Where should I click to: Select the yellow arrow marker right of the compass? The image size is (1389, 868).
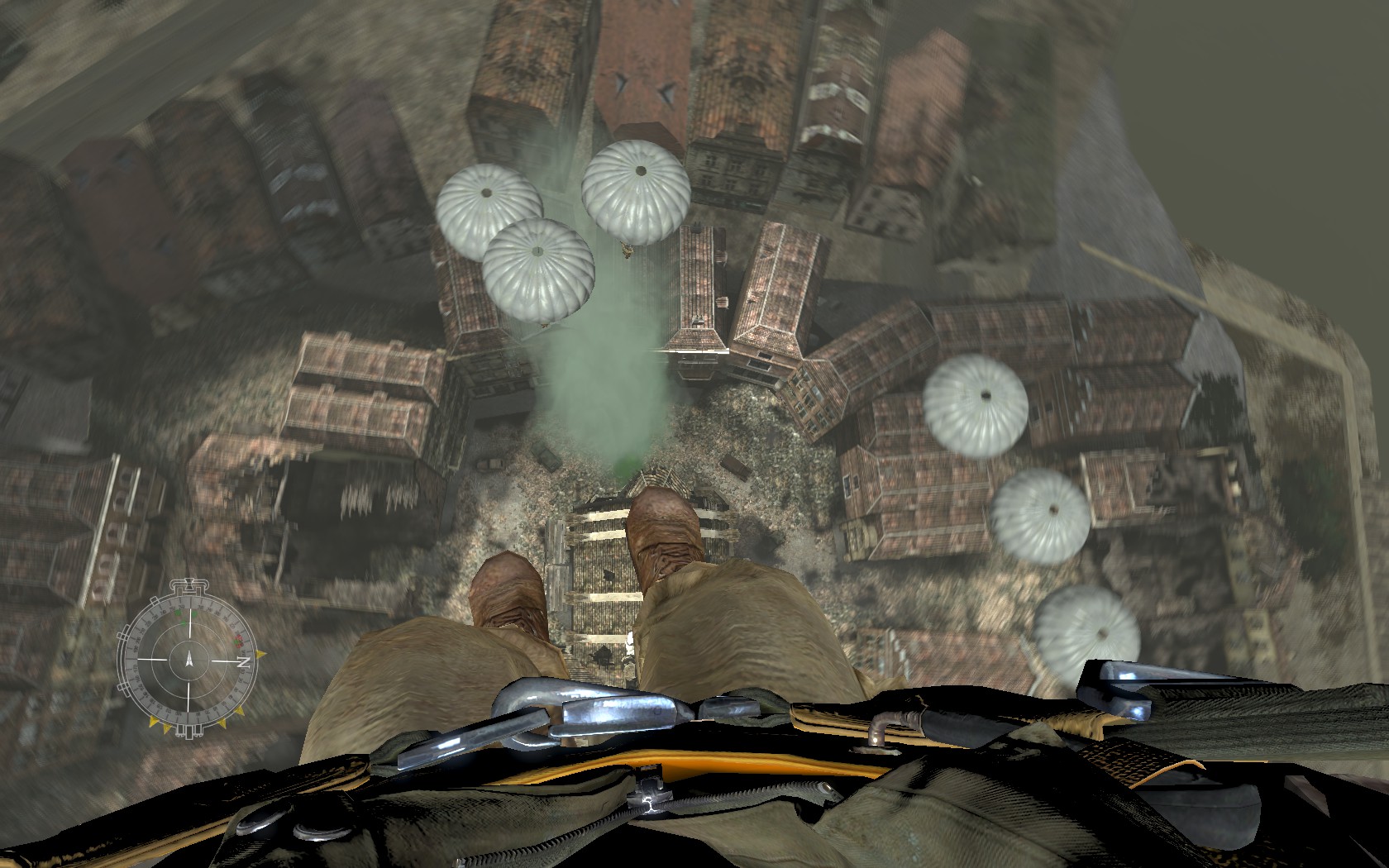pos(261,655)
